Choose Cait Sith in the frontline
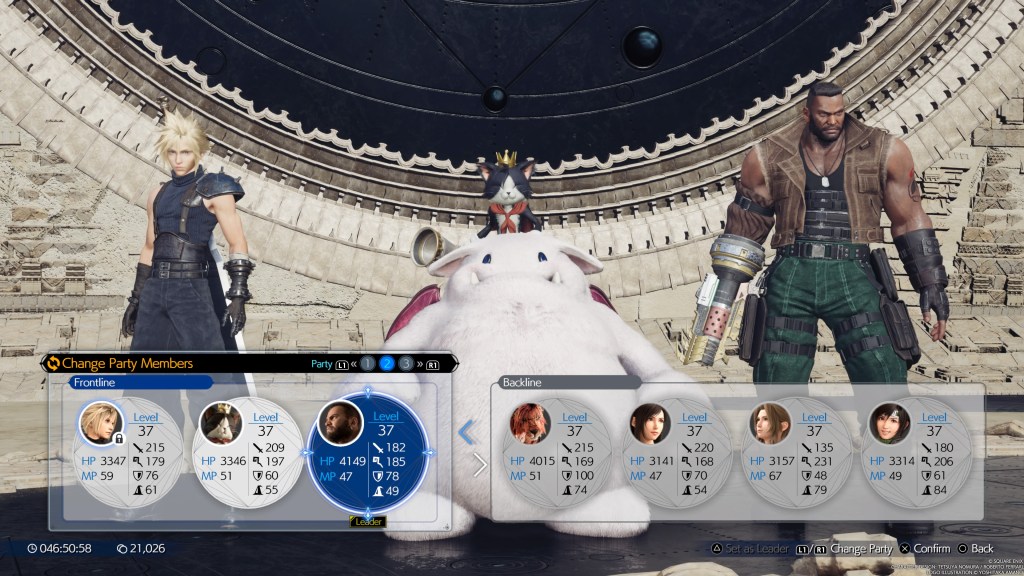Image resolution: width=1024 pixels, height=576 pixels. click(x=247, y=451)
